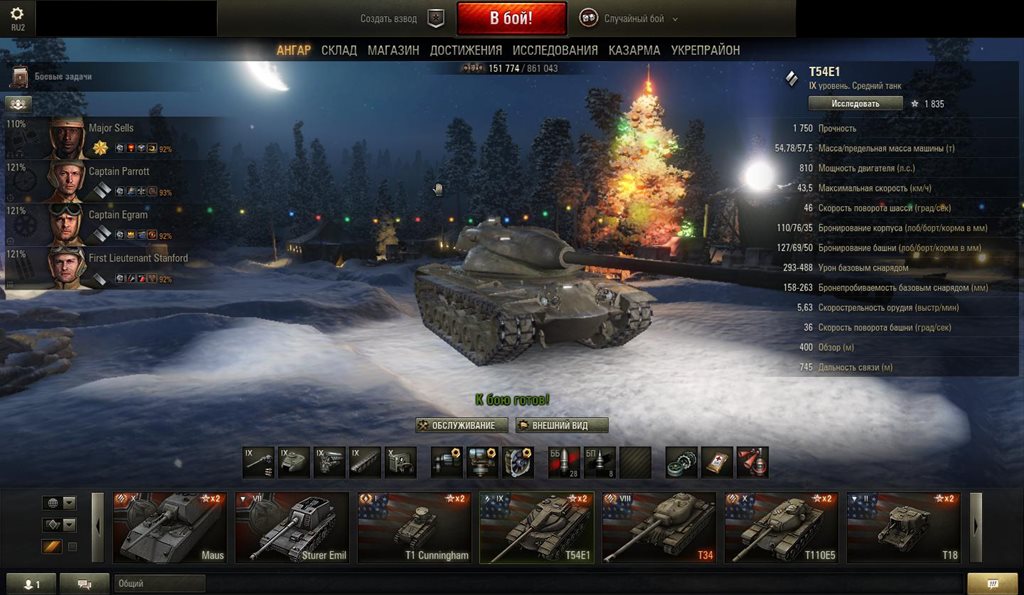The height and width of the screenshot is (595, 1024).
Task: Click the Общий chat channel tab
Action: pyautogui.click(x=158, y=583)
